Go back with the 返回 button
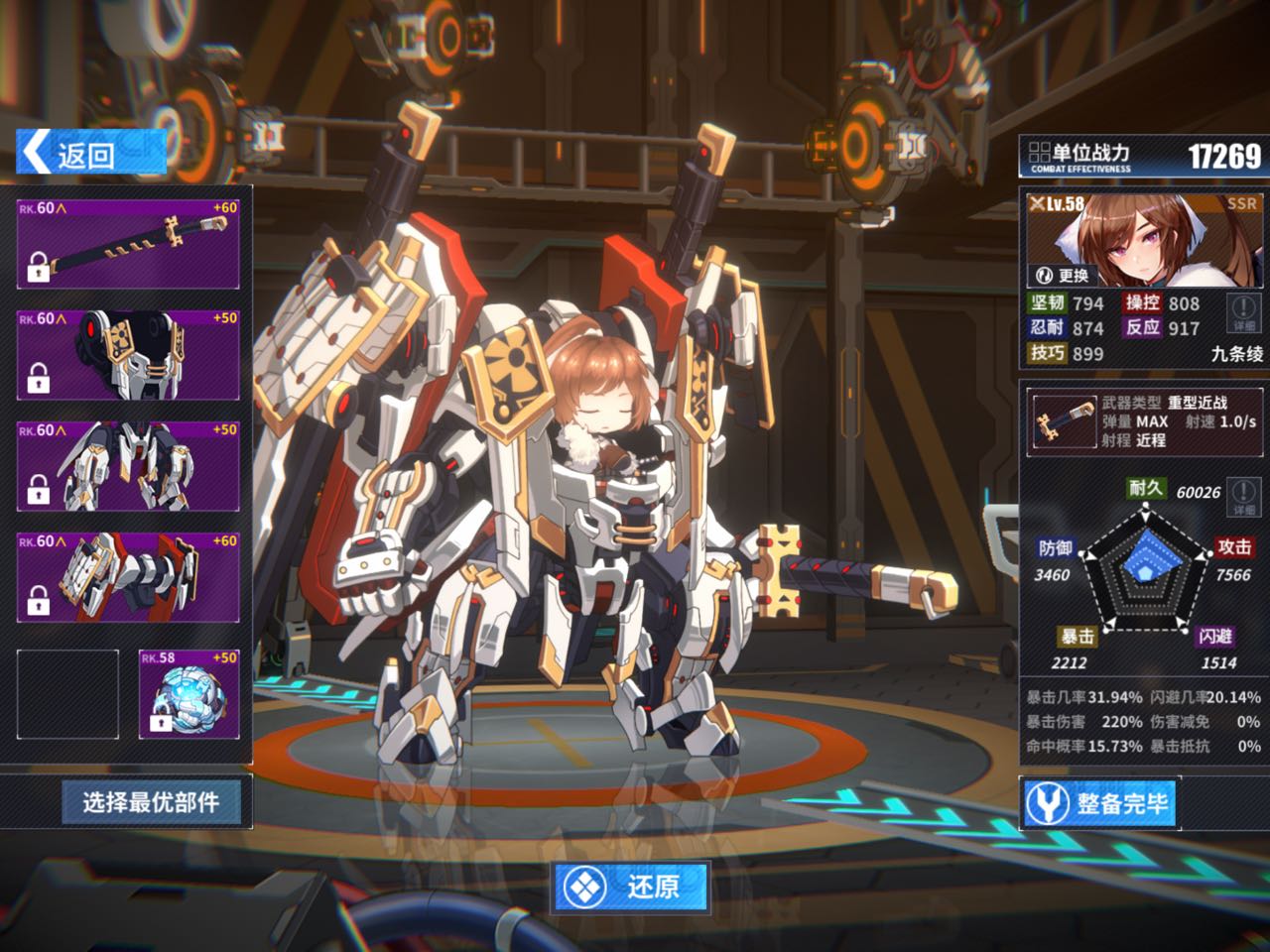 (89, 154)
